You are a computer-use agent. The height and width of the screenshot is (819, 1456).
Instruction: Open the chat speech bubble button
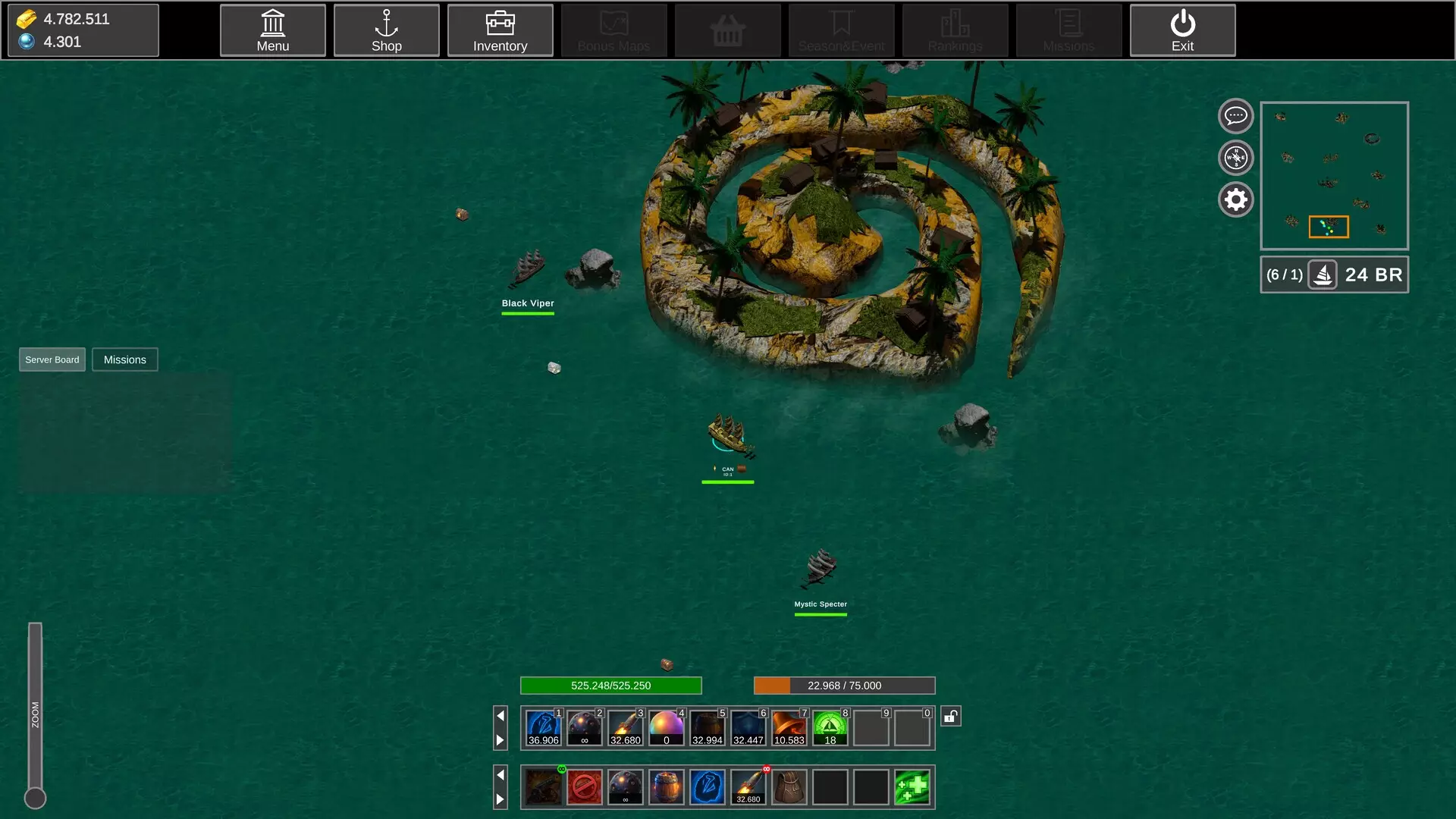1235,116
